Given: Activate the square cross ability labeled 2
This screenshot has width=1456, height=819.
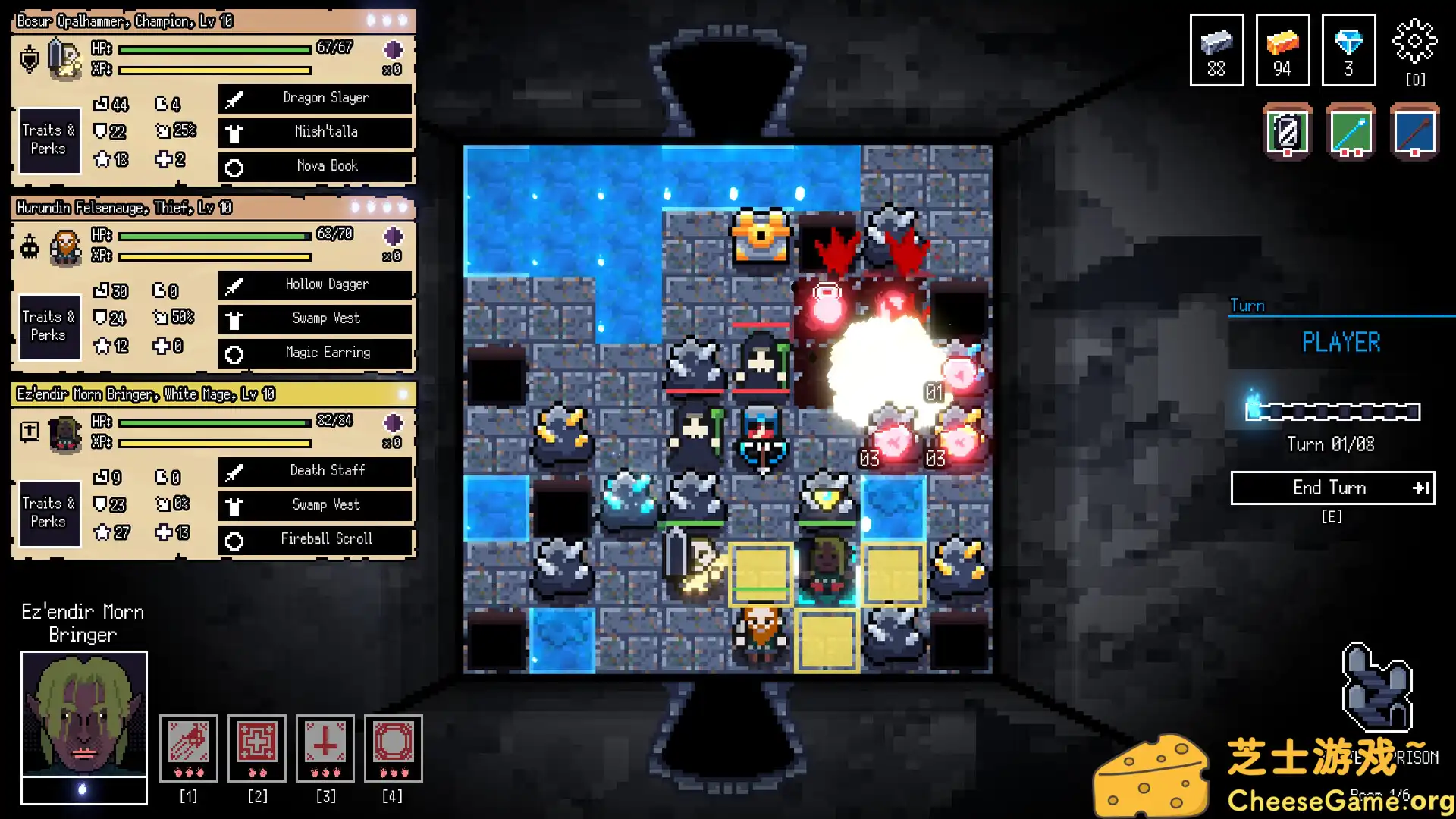Looking at the screenshot, I should (257, 747).
